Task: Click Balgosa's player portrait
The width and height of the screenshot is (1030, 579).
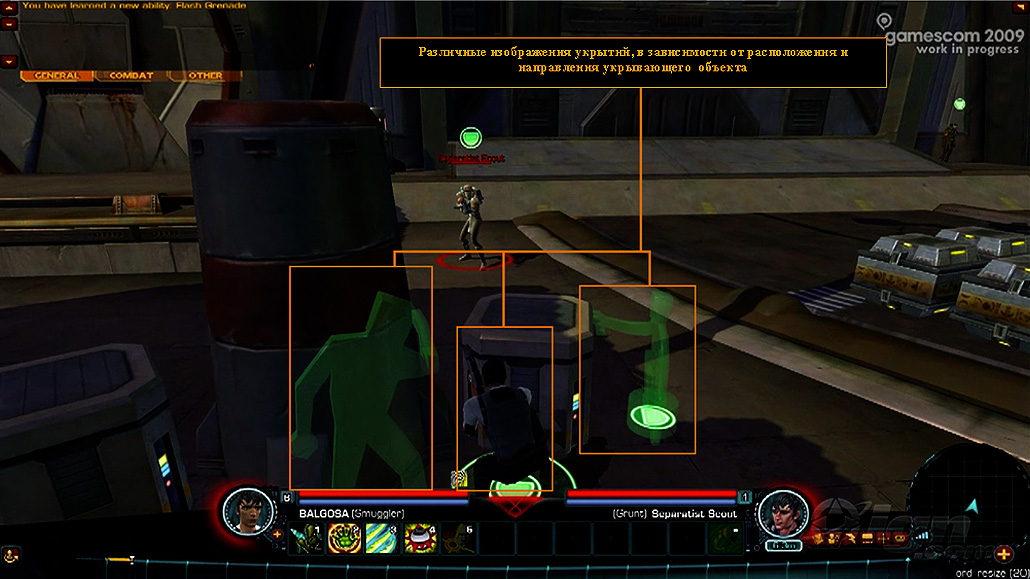Action: pyautogui.click(x=246, y=512)
